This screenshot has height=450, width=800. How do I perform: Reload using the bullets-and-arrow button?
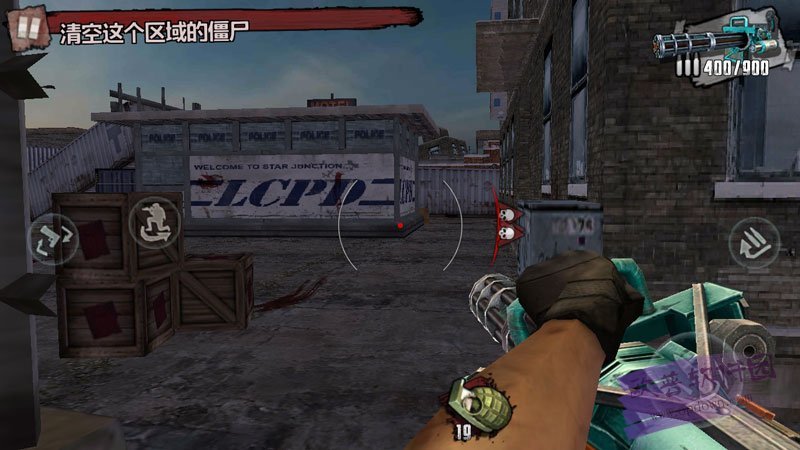(752, 241)
